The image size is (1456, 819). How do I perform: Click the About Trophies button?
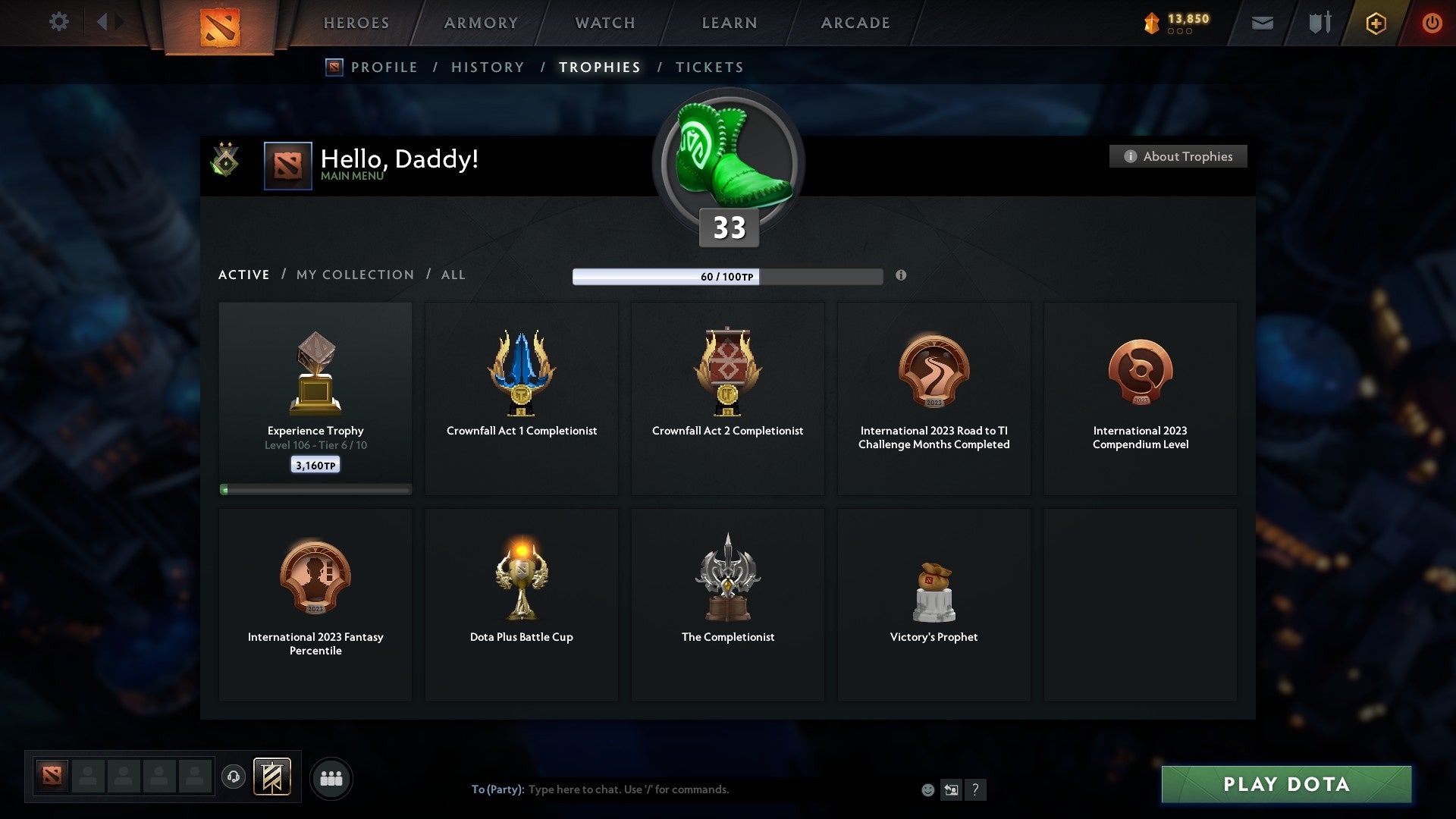tap(1178, 156)
